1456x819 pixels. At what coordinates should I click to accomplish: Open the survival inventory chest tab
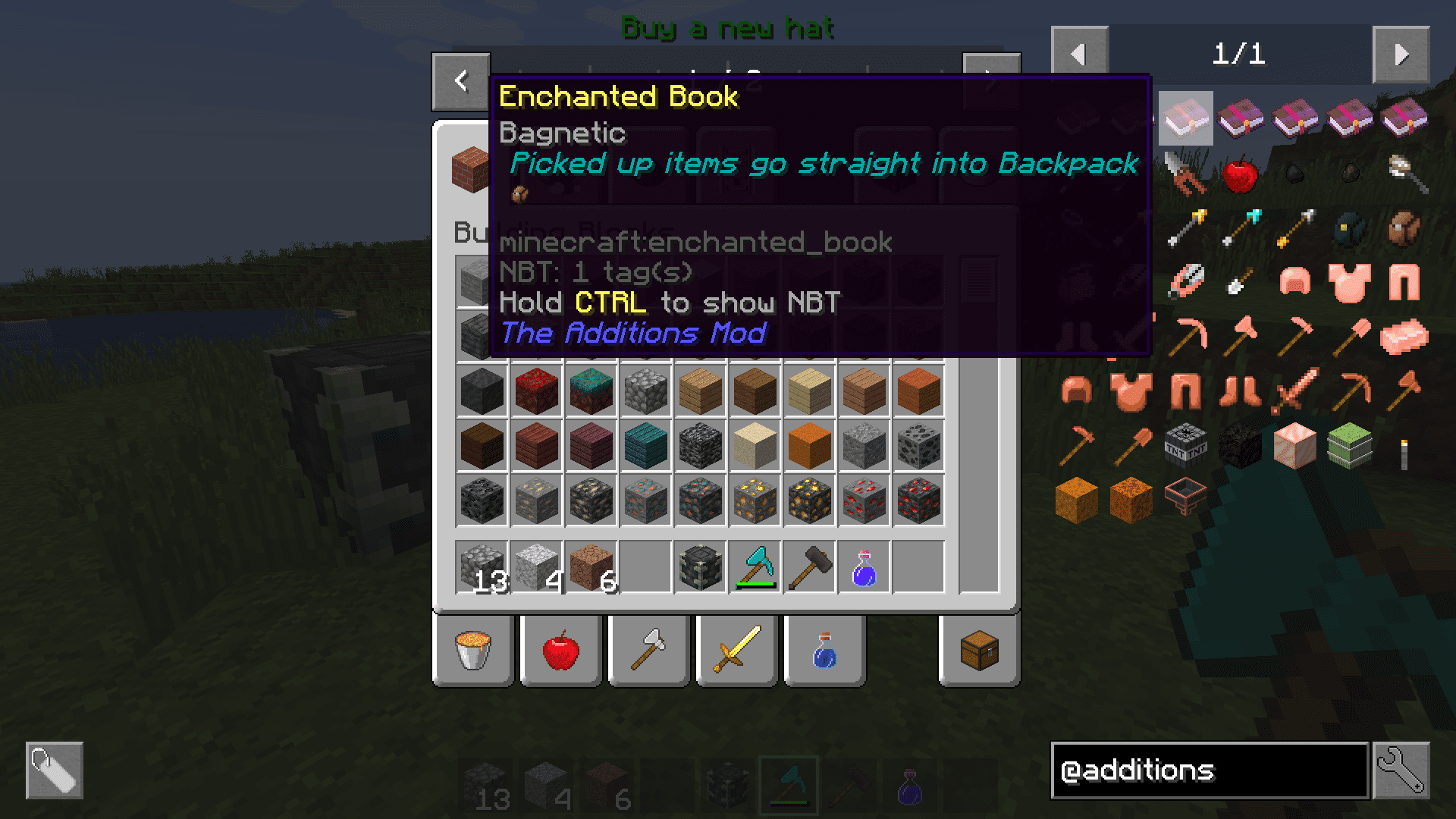(x=979, y=651)
